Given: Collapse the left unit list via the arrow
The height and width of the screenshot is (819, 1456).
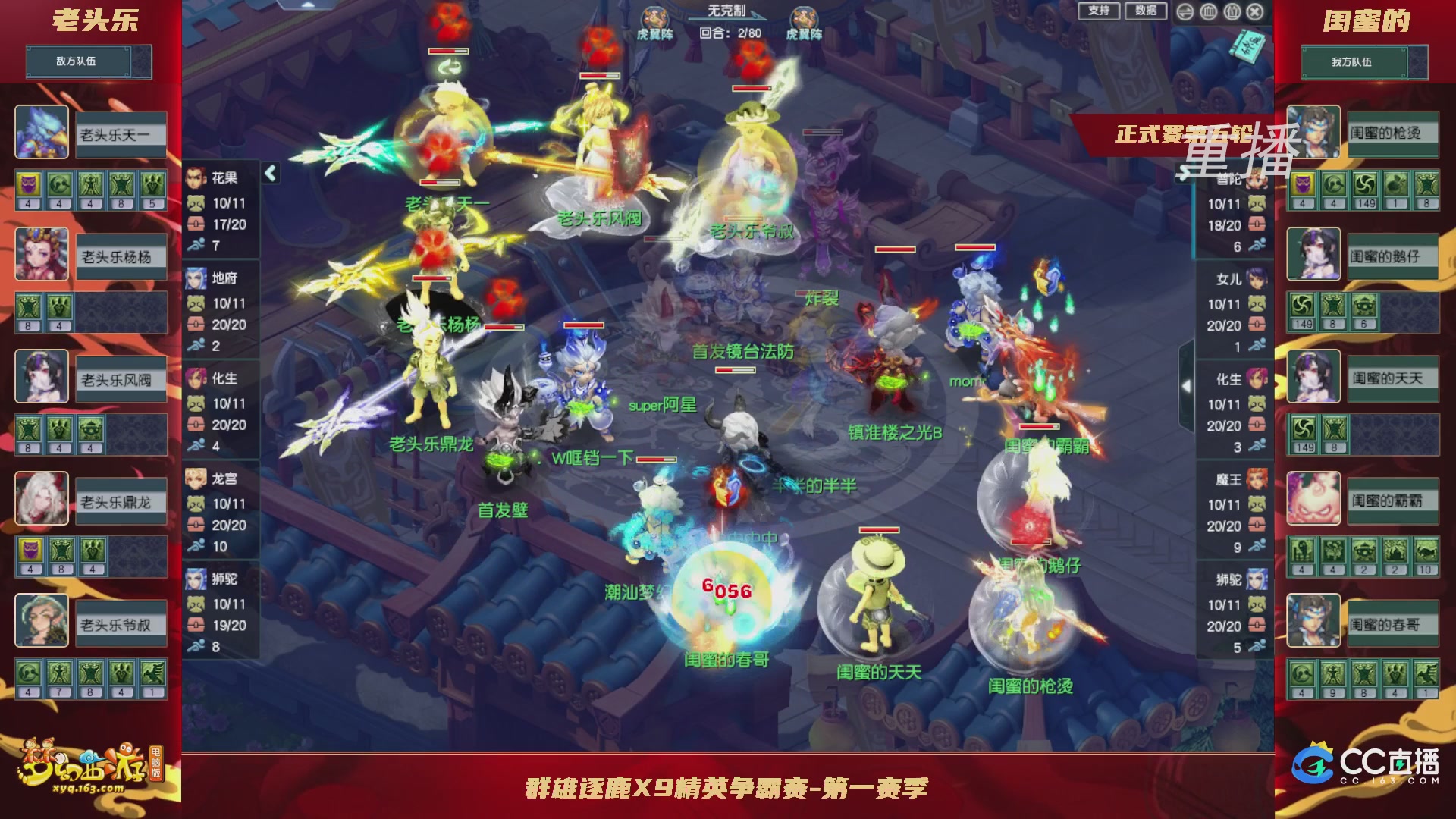Looking at the screenshot, I should (x=269, y=173).
